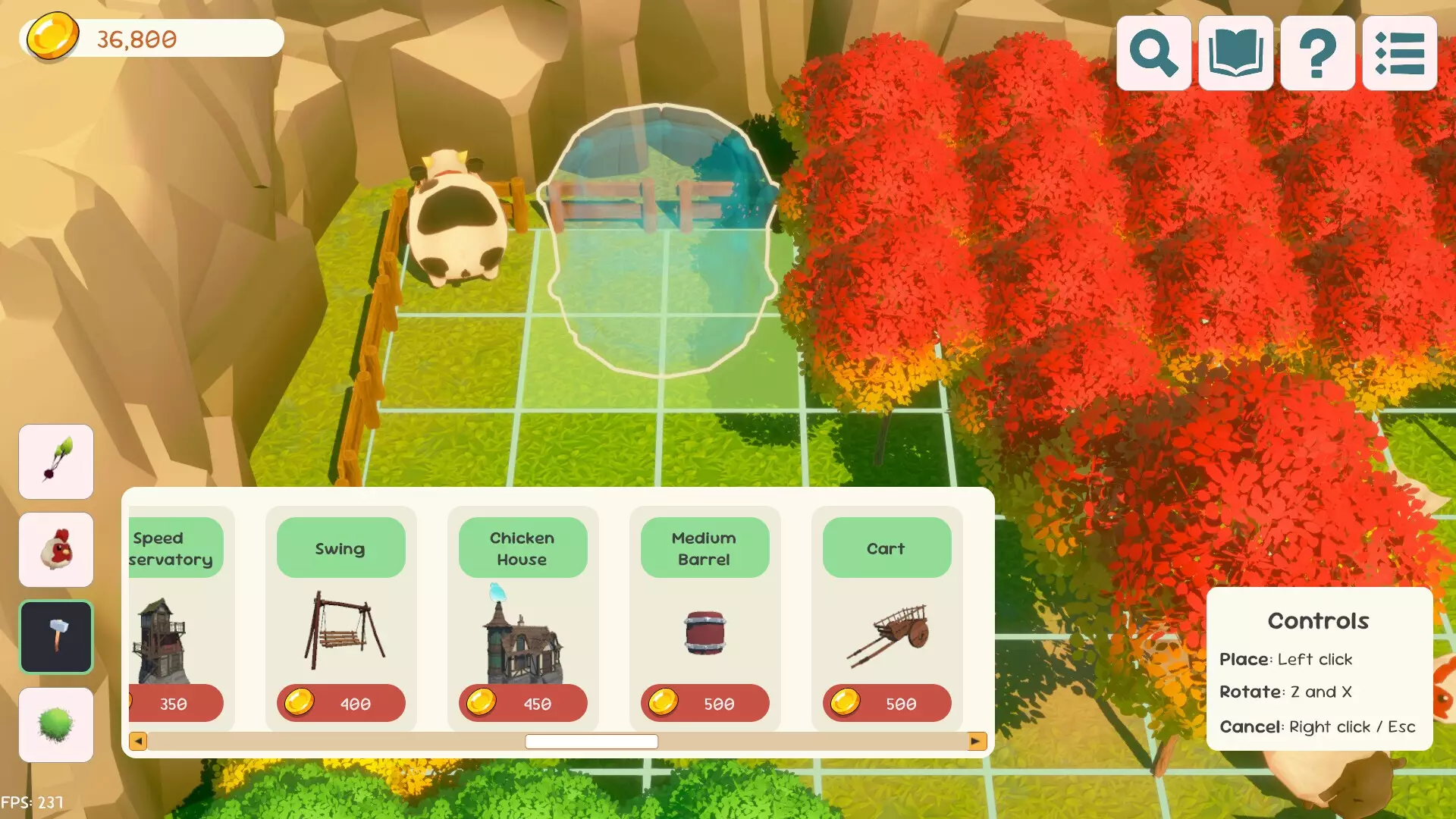This screenshot has width=1456, height=819.
Task: Choose the hammer build category
Action: click(56, 637)
